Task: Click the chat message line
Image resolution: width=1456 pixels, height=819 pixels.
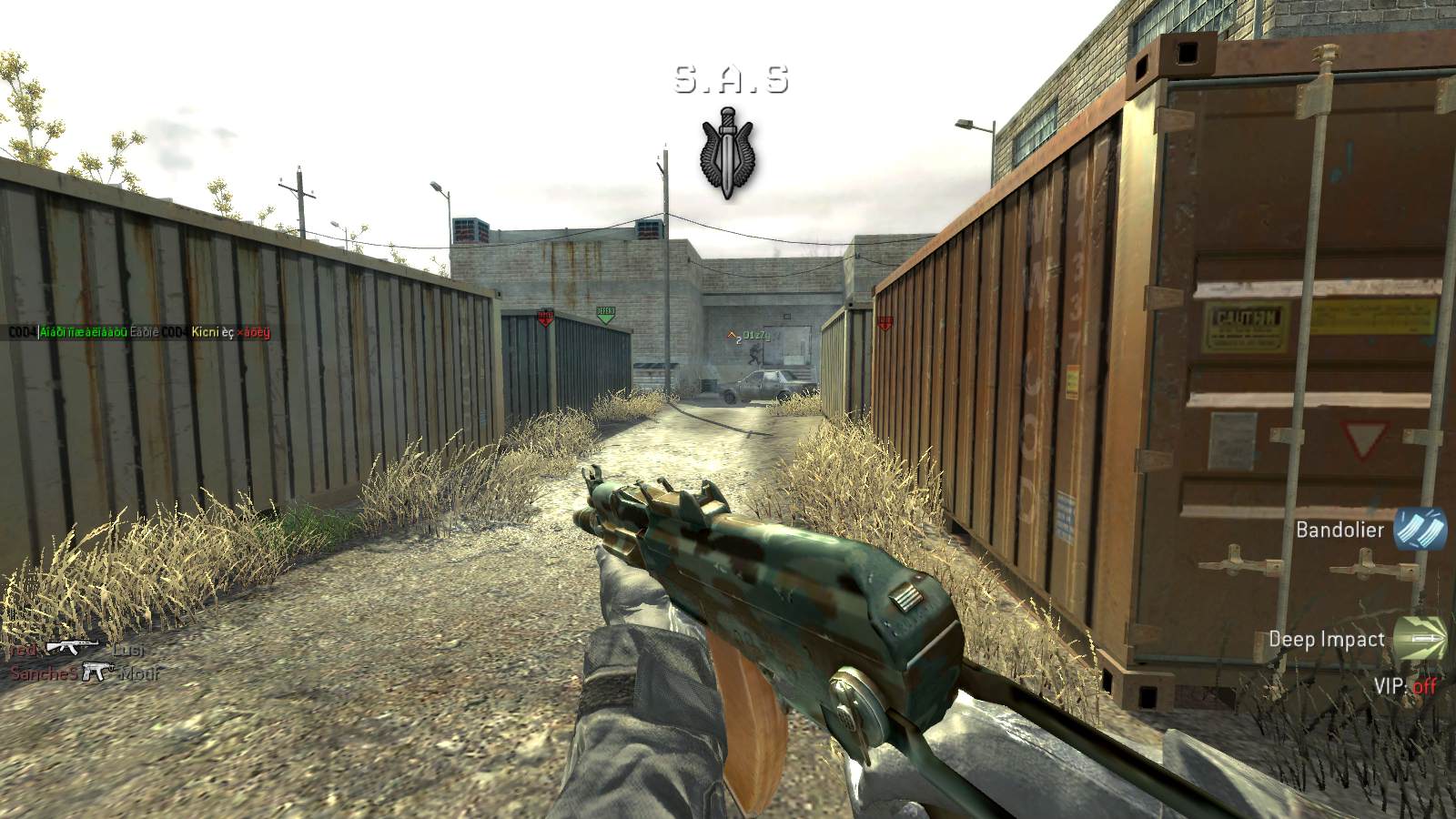Action: pos(139,332)
